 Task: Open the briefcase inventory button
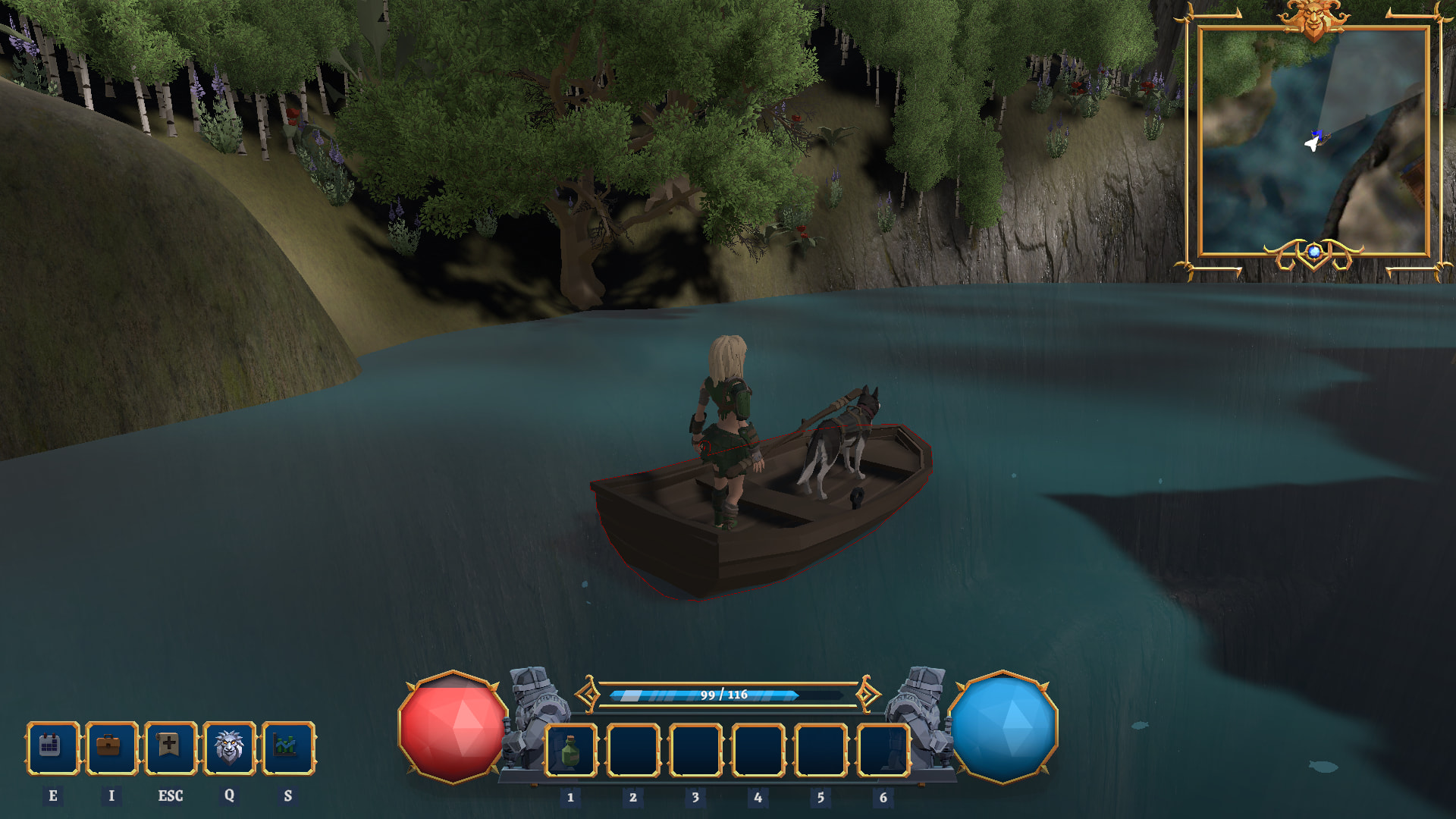(x=111, y=748)
